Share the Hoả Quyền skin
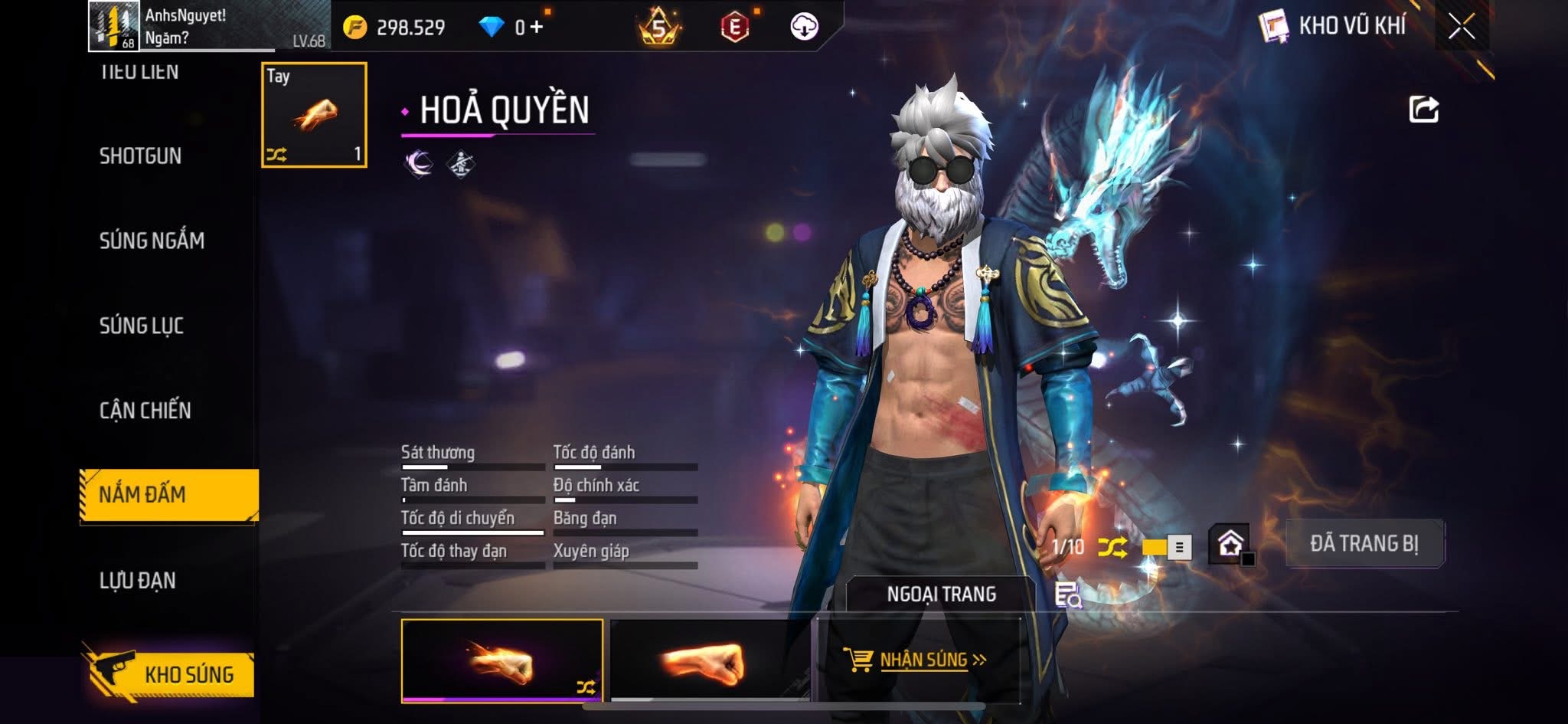1568x724 pixels. tap(1423, 110)
